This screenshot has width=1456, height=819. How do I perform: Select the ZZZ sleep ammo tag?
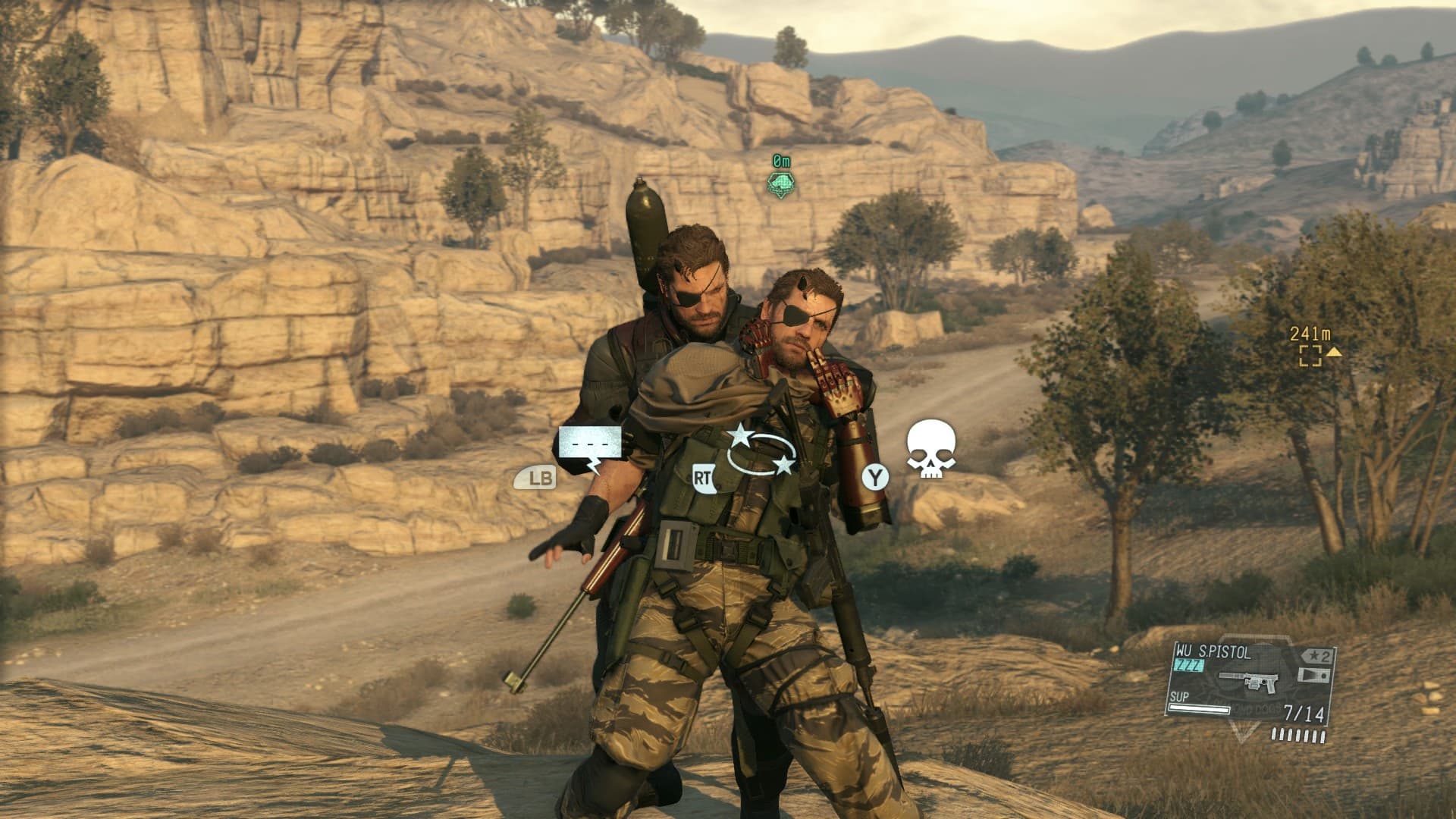click(1188, 665)
